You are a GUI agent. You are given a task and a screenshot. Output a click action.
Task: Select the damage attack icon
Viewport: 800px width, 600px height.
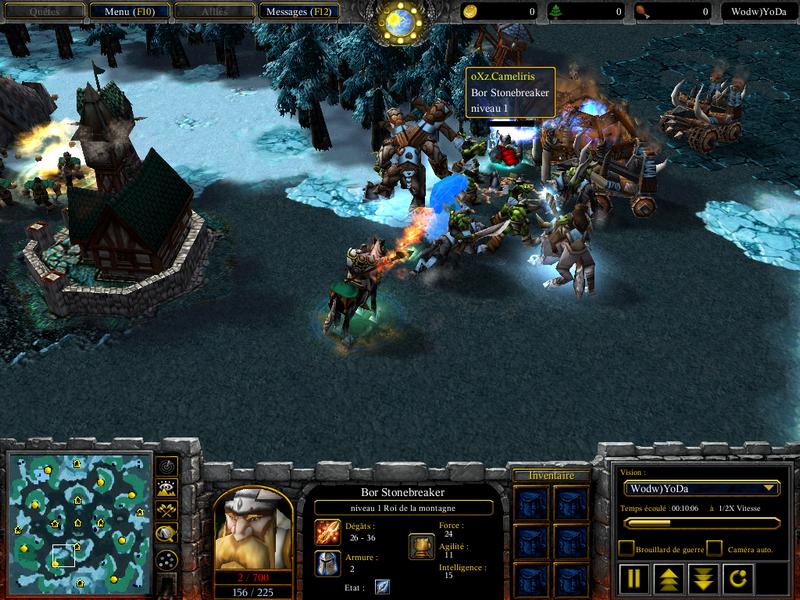[327, 530]
